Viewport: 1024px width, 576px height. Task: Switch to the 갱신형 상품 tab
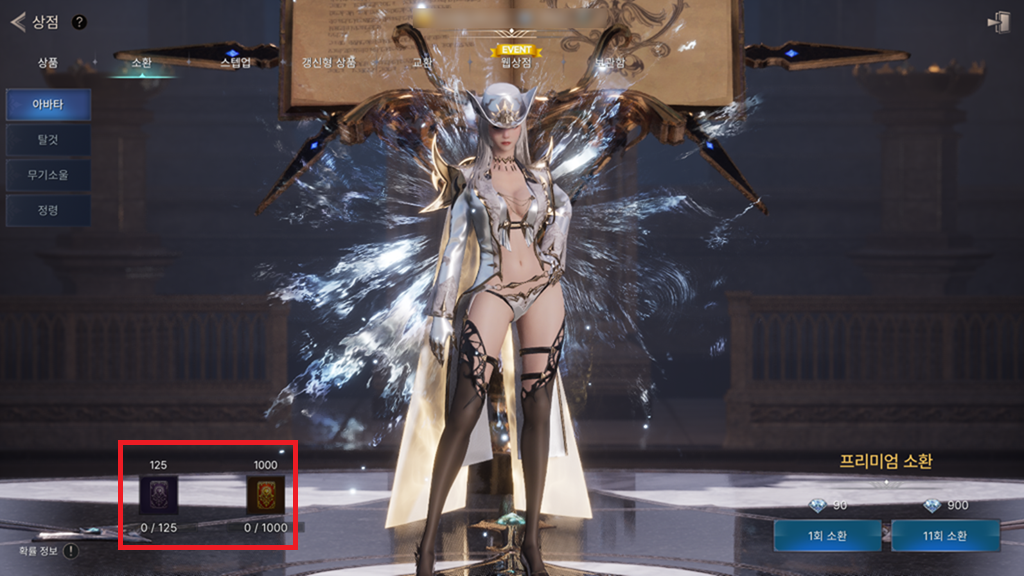[329, 62]
